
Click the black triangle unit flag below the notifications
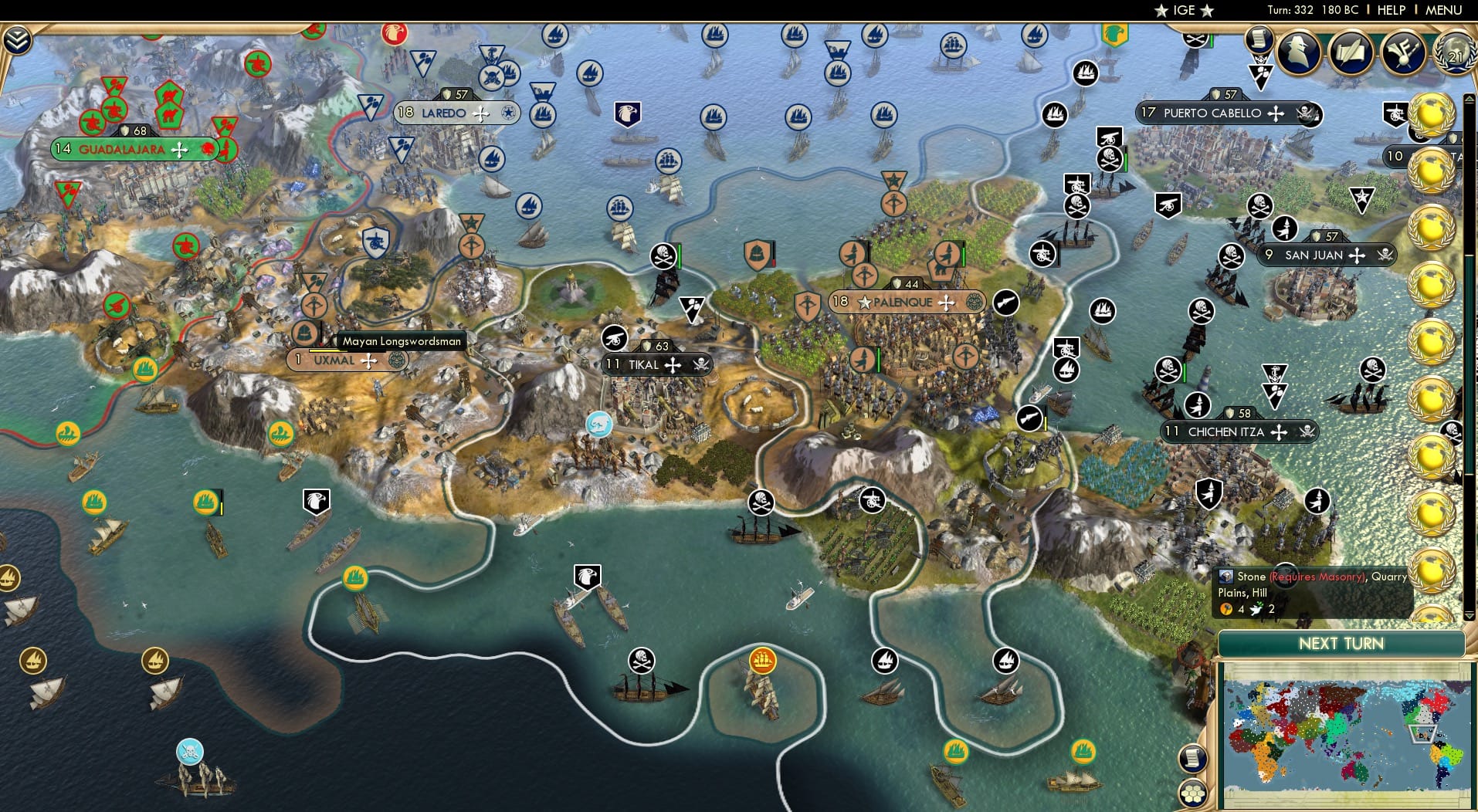(x=1262, y=73)
